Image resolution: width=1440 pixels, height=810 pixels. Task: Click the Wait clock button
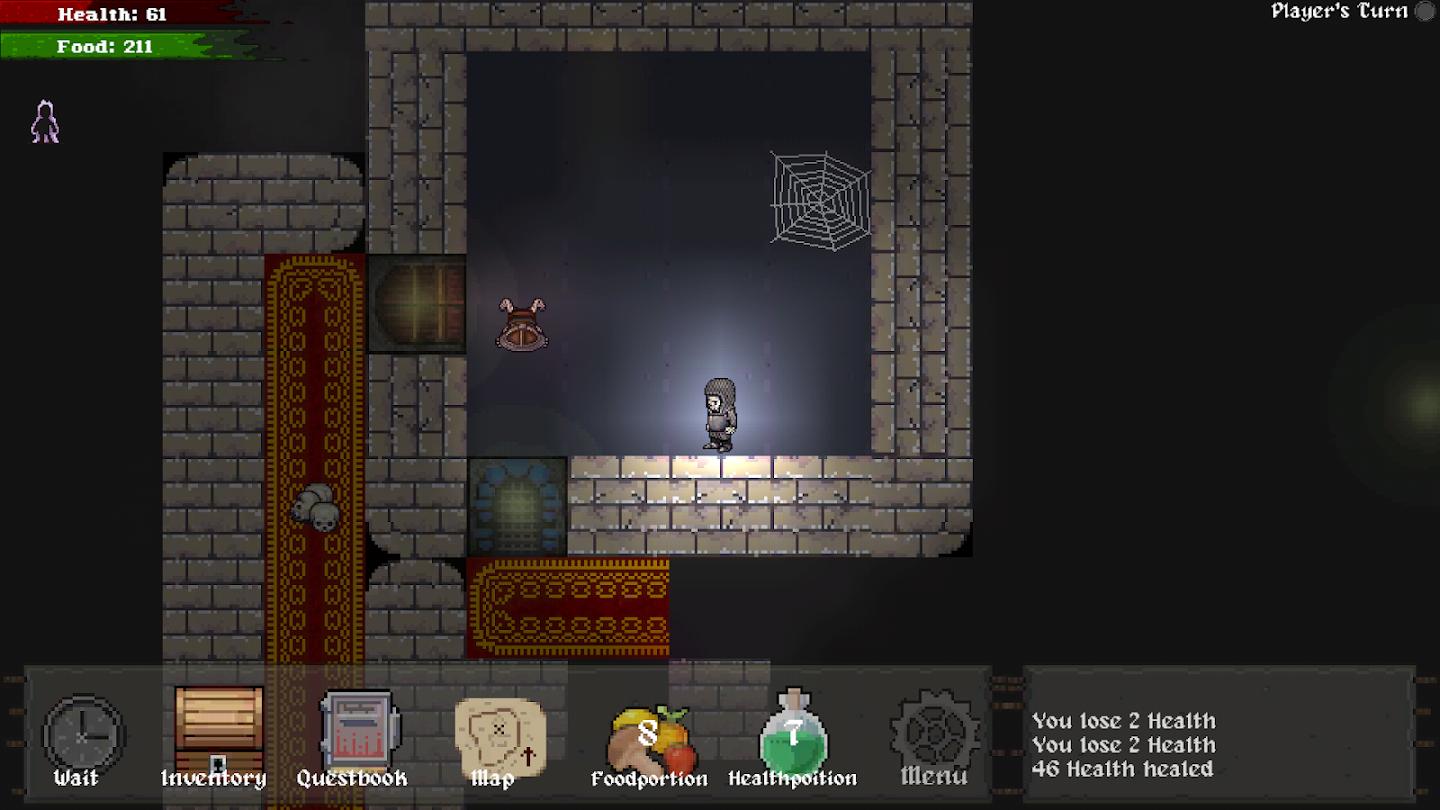point(82,737)
